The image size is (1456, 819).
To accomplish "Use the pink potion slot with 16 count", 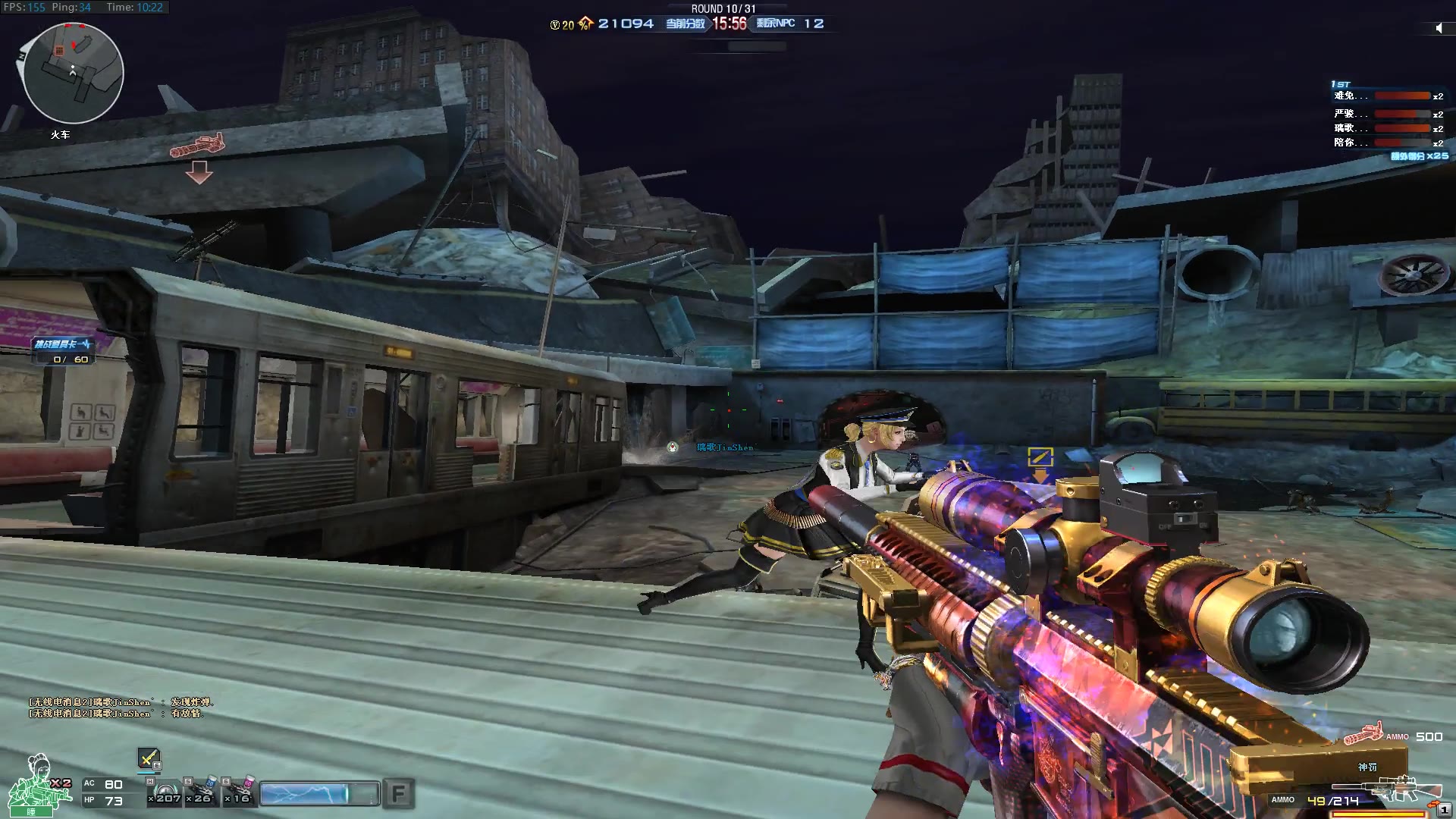I will [240, 792].
